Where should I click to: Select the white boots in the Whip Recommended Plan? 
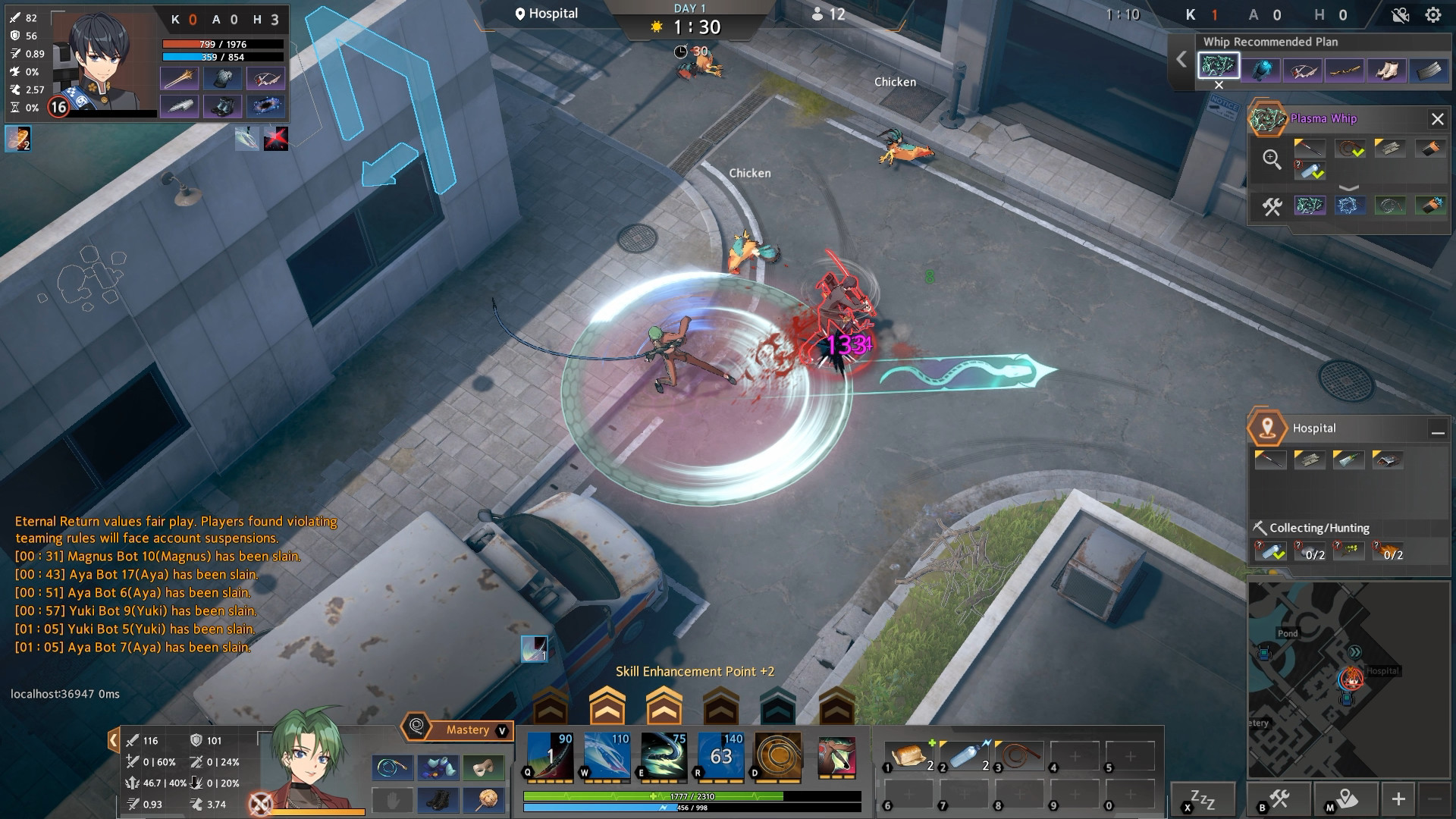[1387, 69]
